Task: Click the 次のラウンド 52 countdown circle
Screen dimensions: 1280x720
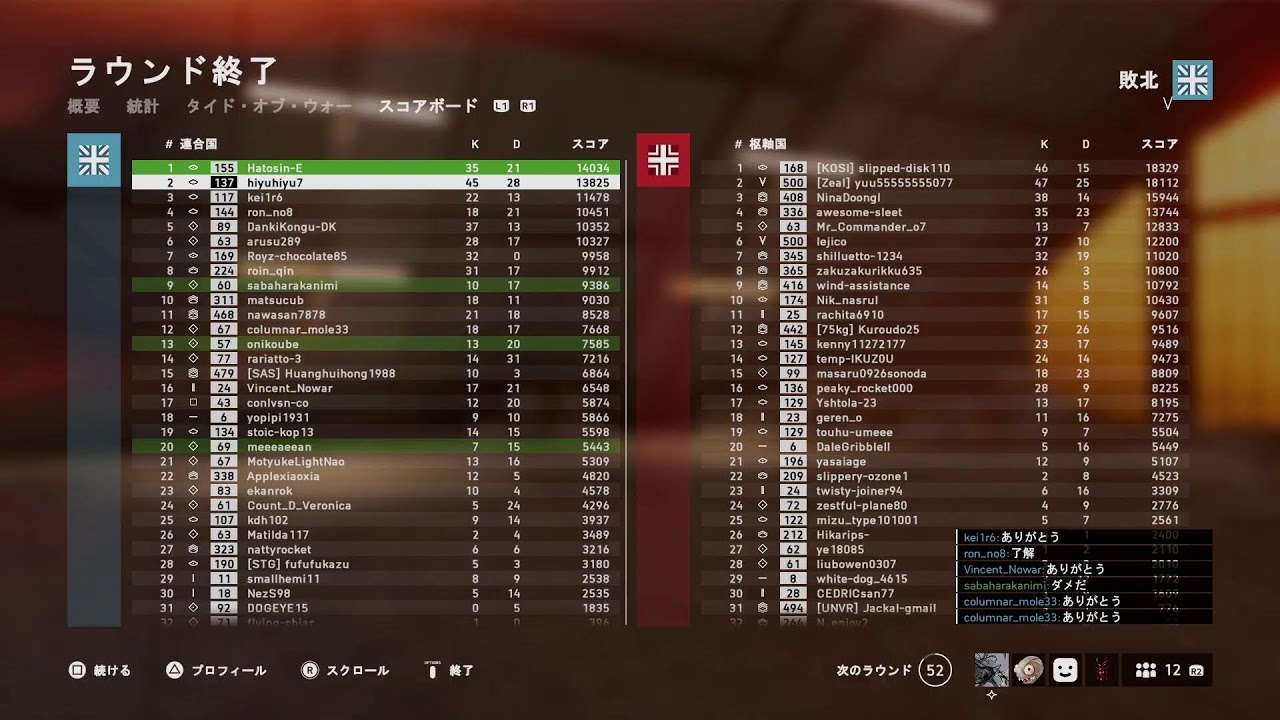Action: pos(935,670)
